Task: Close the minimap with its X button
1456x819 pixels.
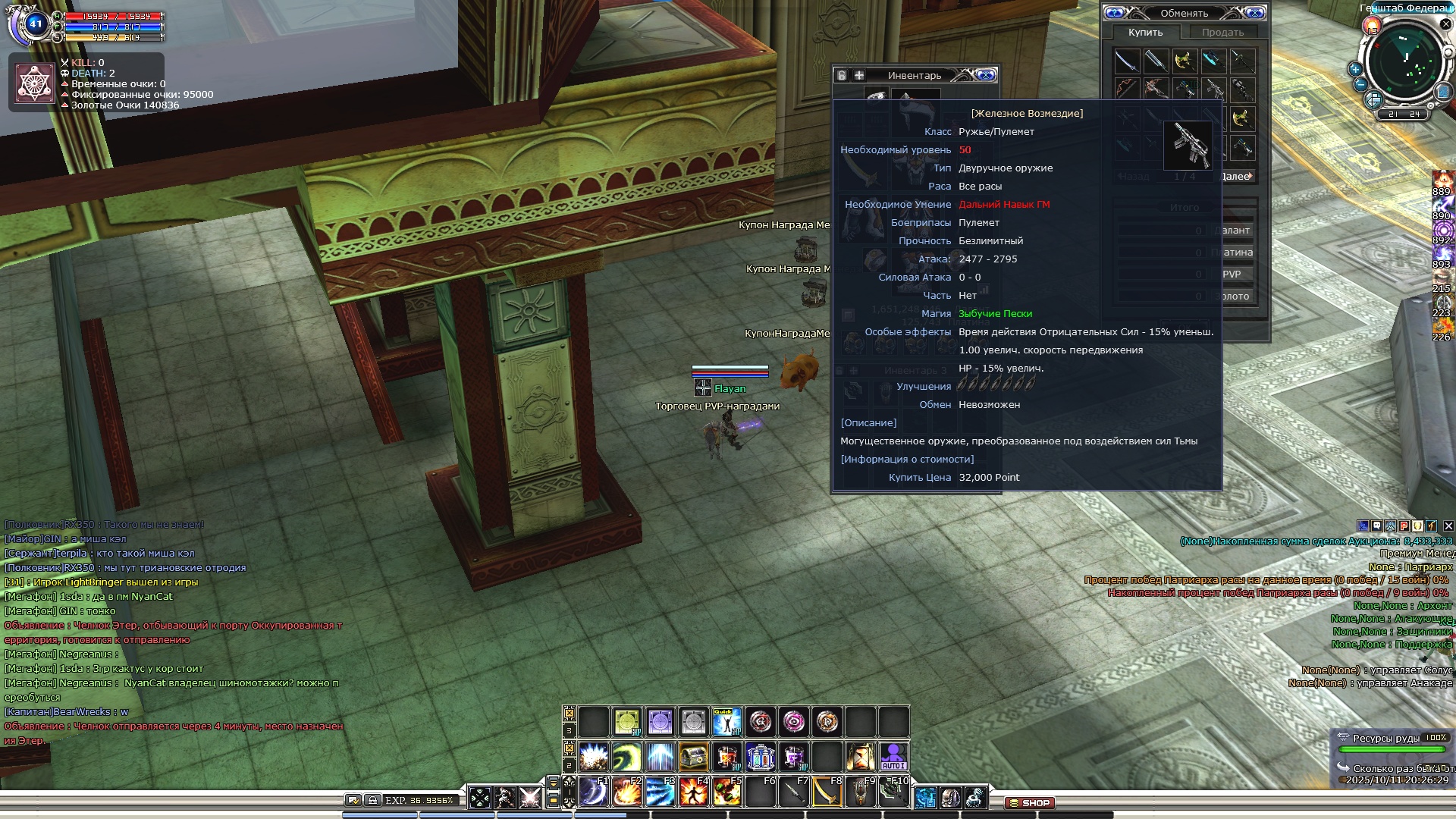Action: [1445, 24]
